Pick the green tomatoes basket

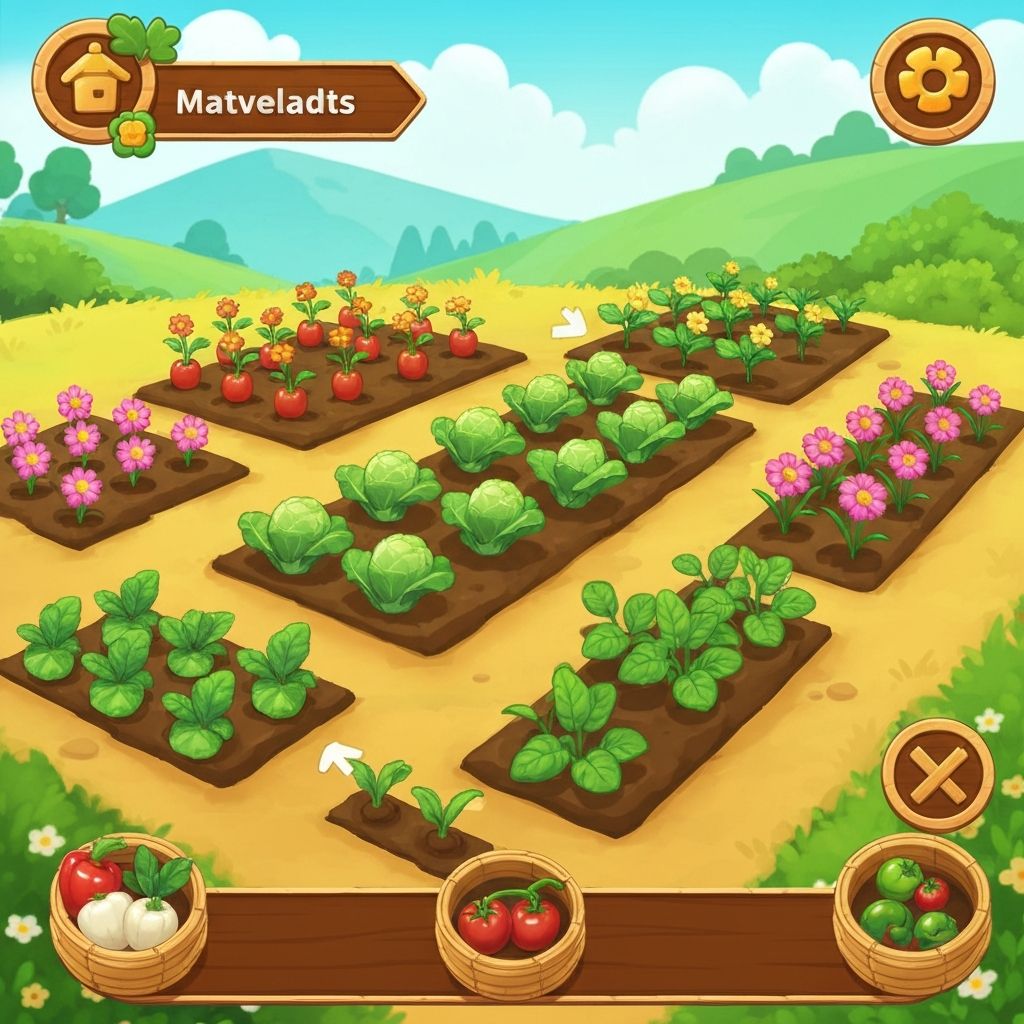[x=911, y=912]
